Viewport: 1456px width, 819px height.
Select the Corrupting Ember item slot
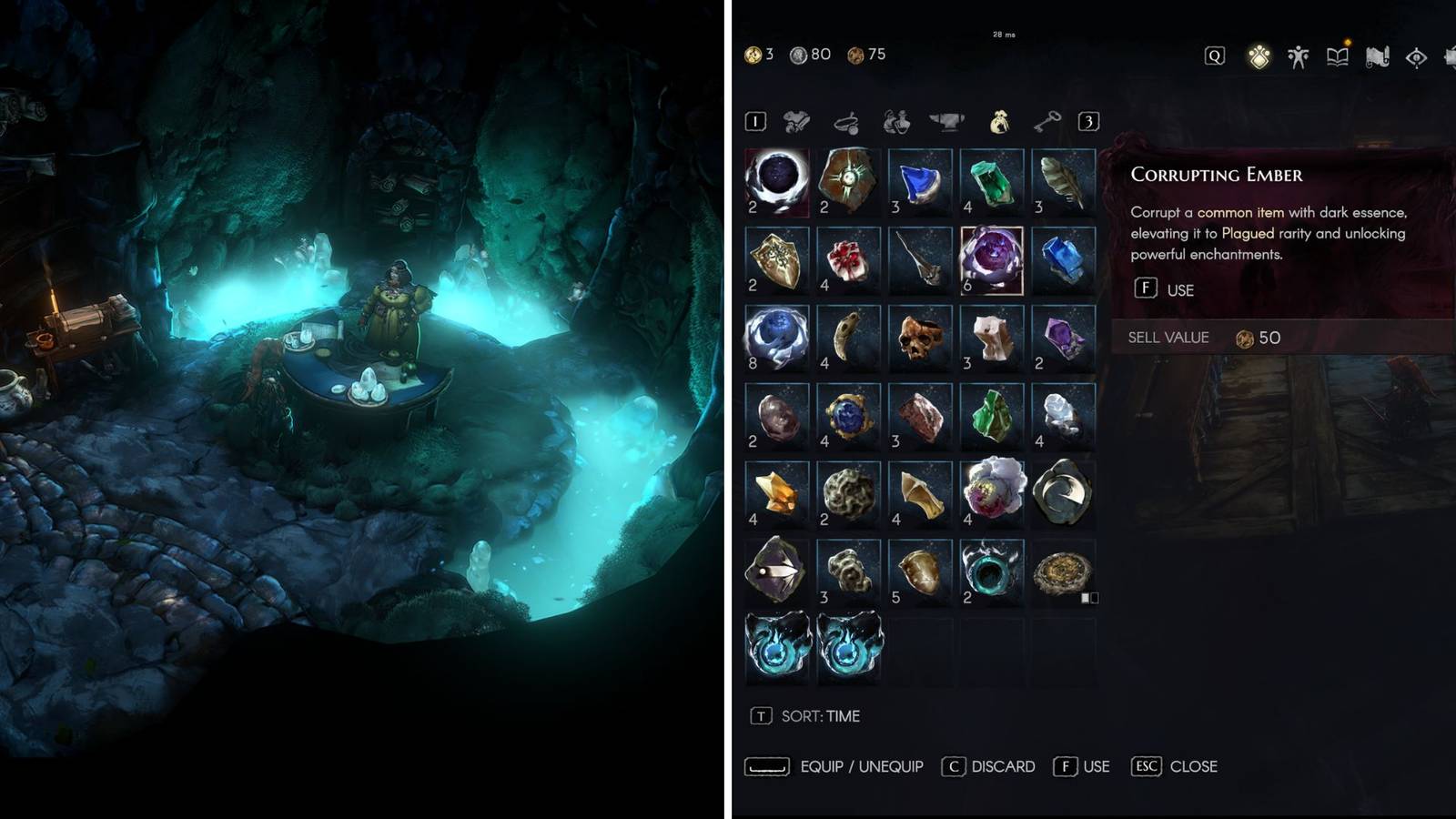click(991, 258)
